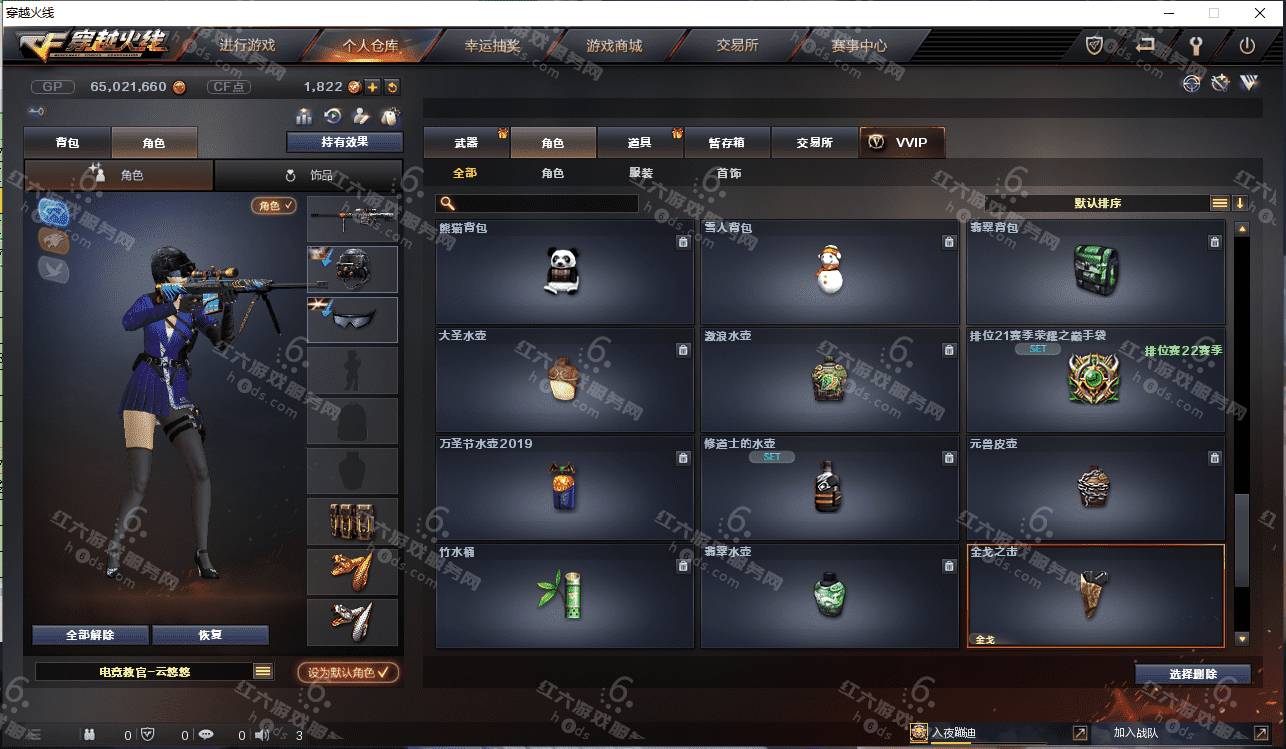
Task: Go to 幸运抽奖 lucky draw
Action: click(x=492, y=46)
